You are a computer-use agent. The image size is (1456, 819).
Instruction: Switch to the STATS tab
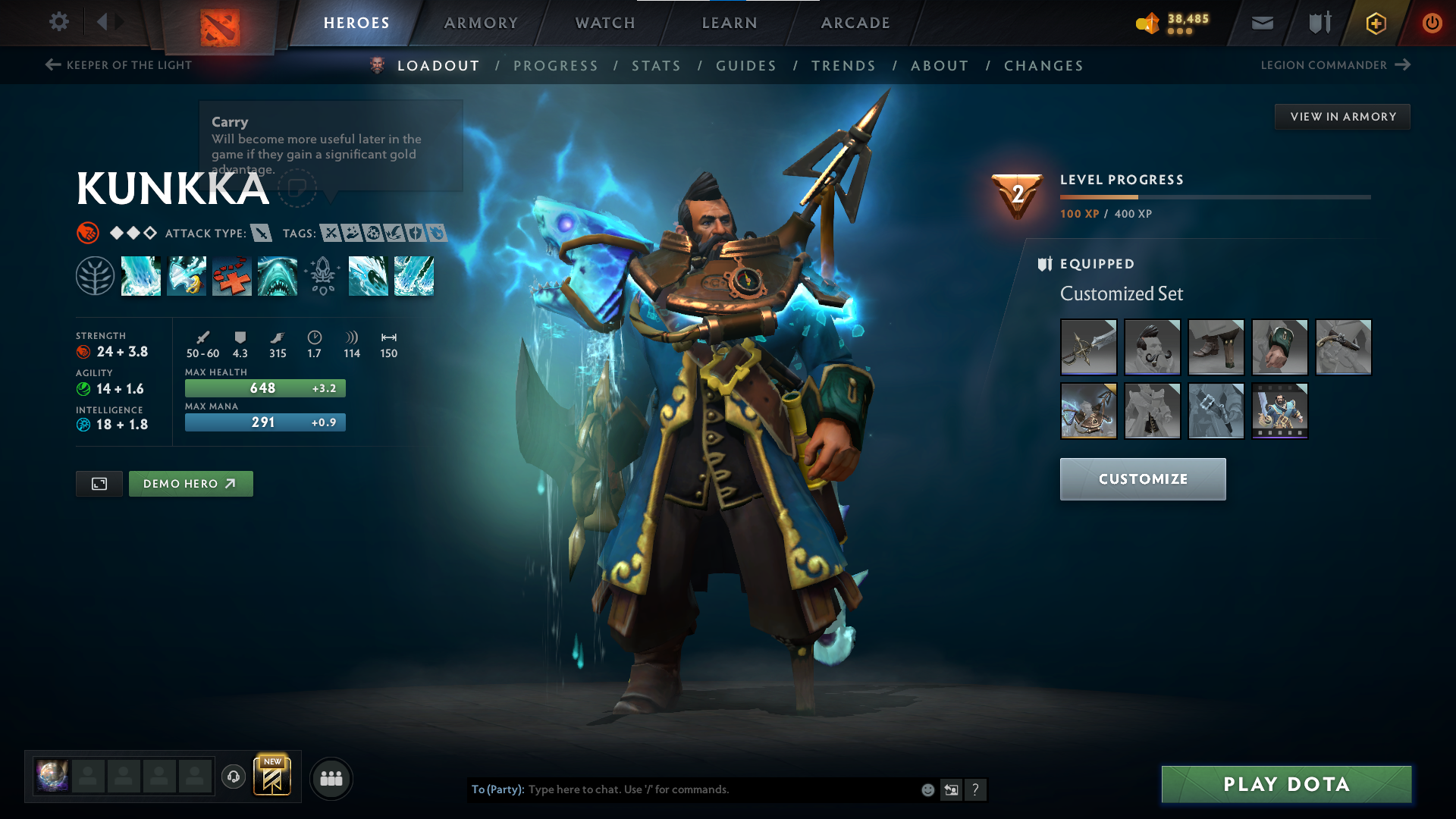click(657, 66)
